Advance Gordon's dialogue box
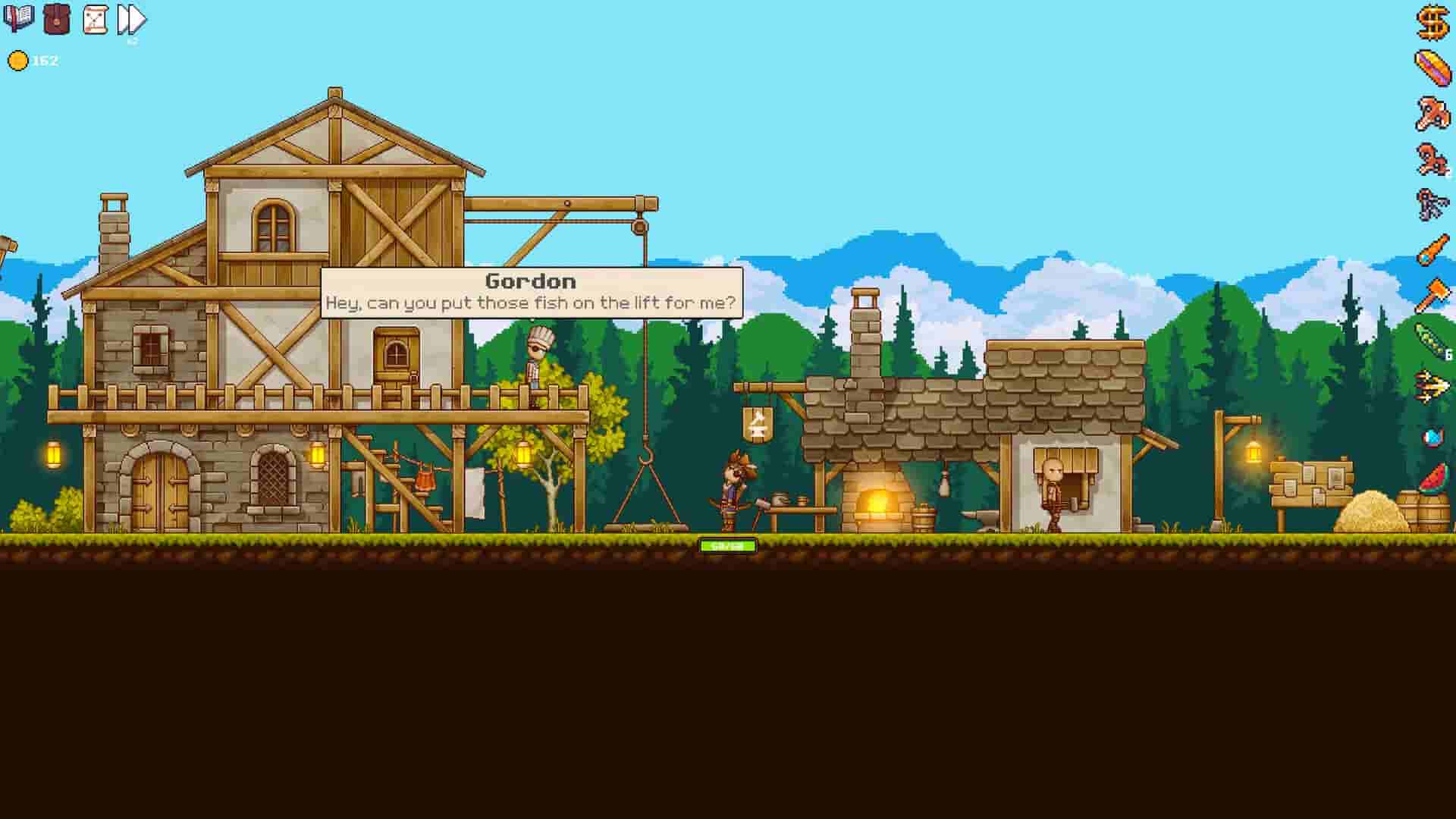The width and height of the screenshot is (1456, 819). (x=531, y=290)
